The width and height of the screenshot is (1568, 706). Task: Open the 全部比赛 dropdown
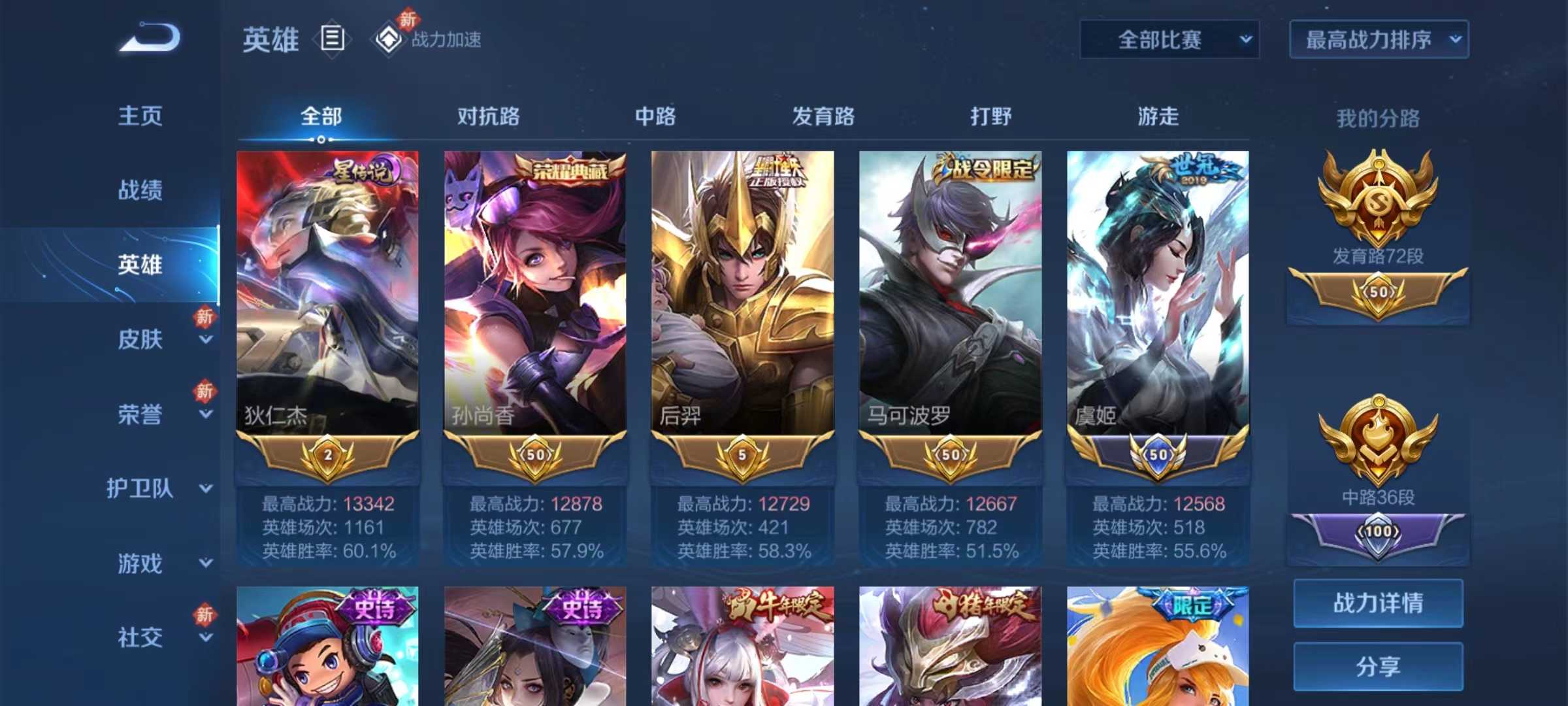coord(1169,39)
